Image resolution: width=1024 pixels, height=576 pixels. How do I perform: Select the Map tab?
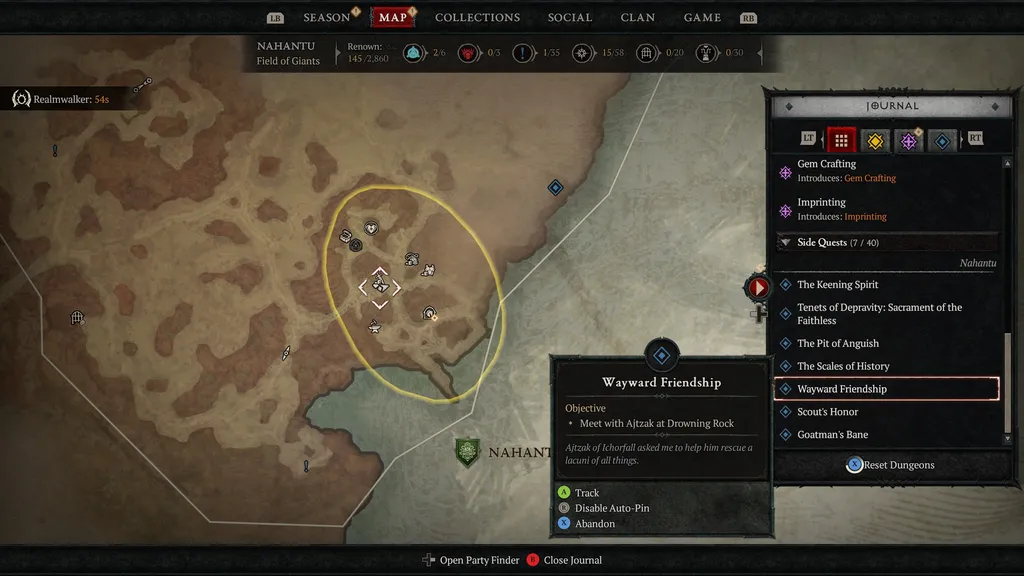pyautogui.click(x=393, y=18)
